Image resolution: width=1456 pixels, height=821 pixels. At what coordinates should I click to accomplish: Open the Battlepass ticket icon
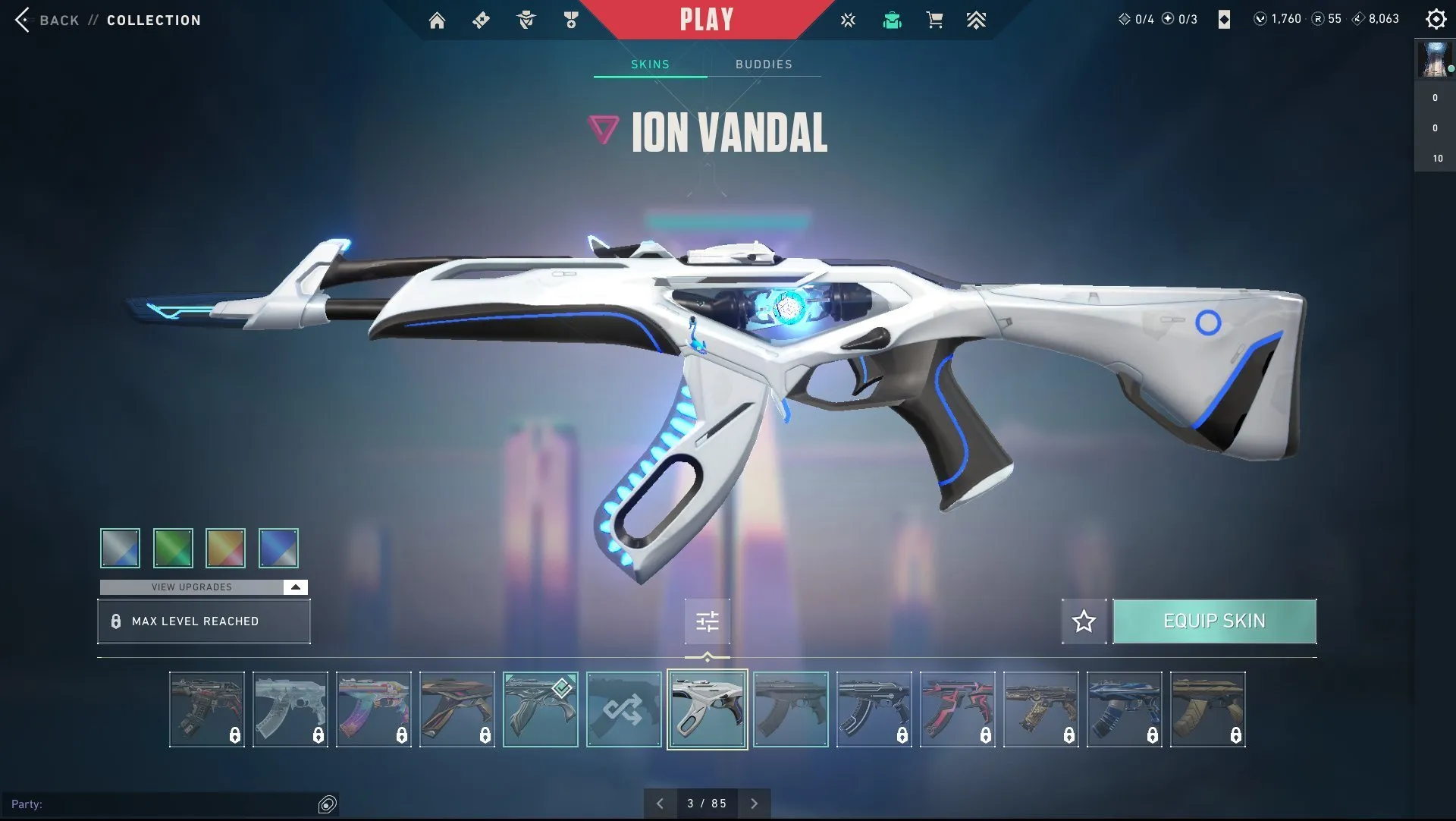pos(480,20)
